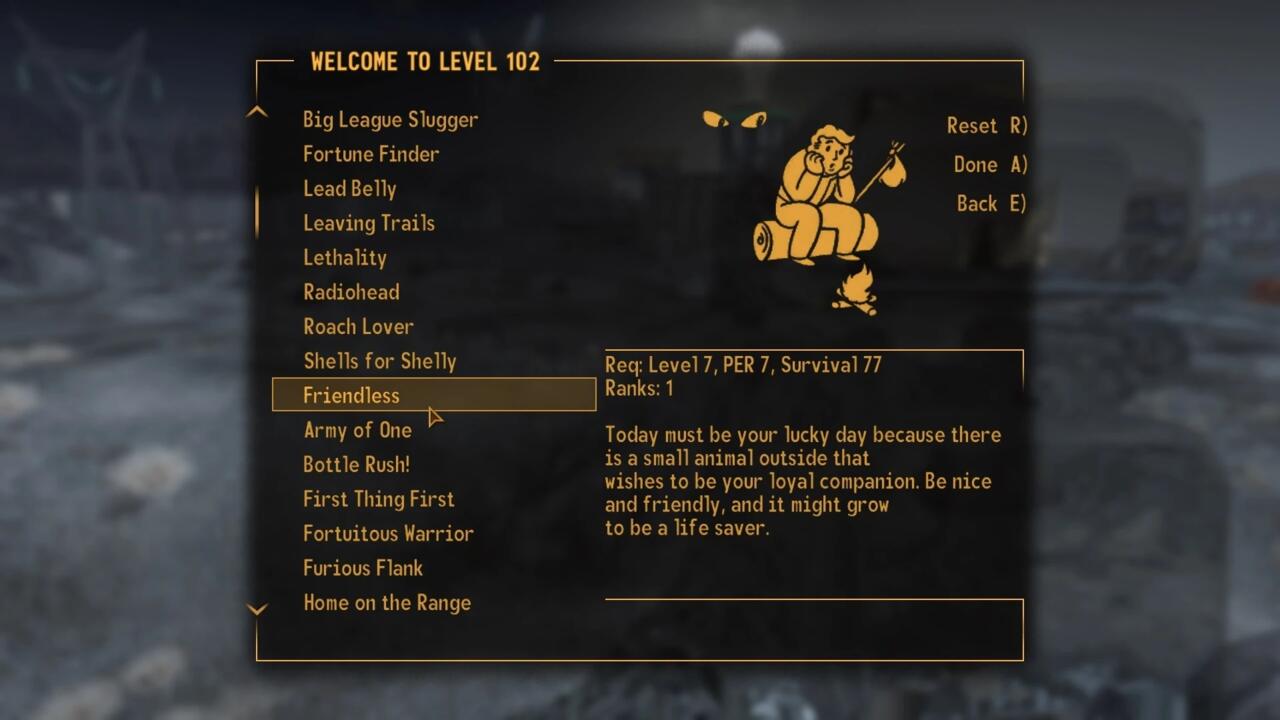Select the Radiohead perk entry
Image resolution: width=1280 pixels, height=720 pixels.
(351, 292)
